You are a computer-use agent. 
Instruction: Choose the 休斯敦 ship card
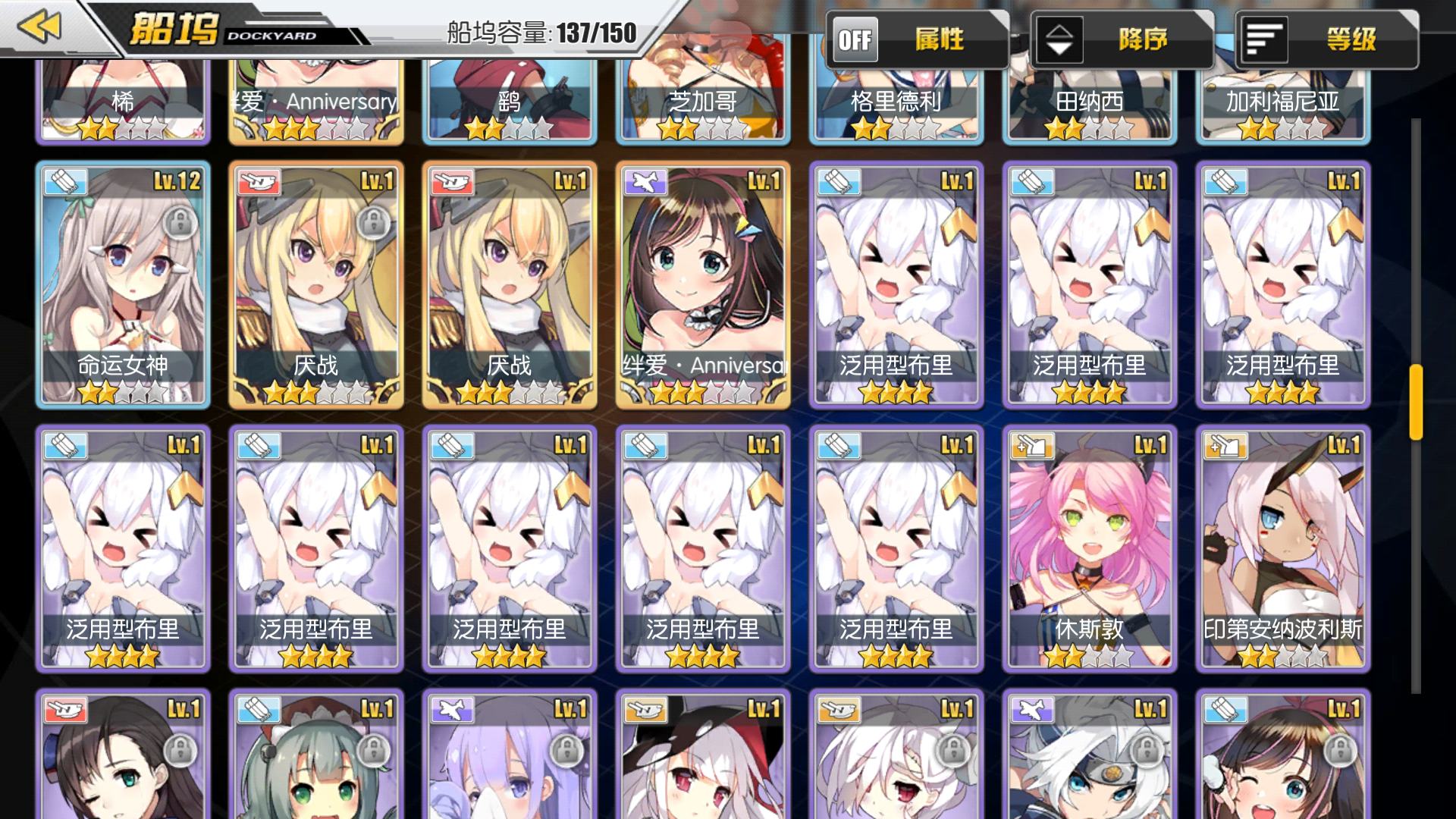[x=1089, y=548]
